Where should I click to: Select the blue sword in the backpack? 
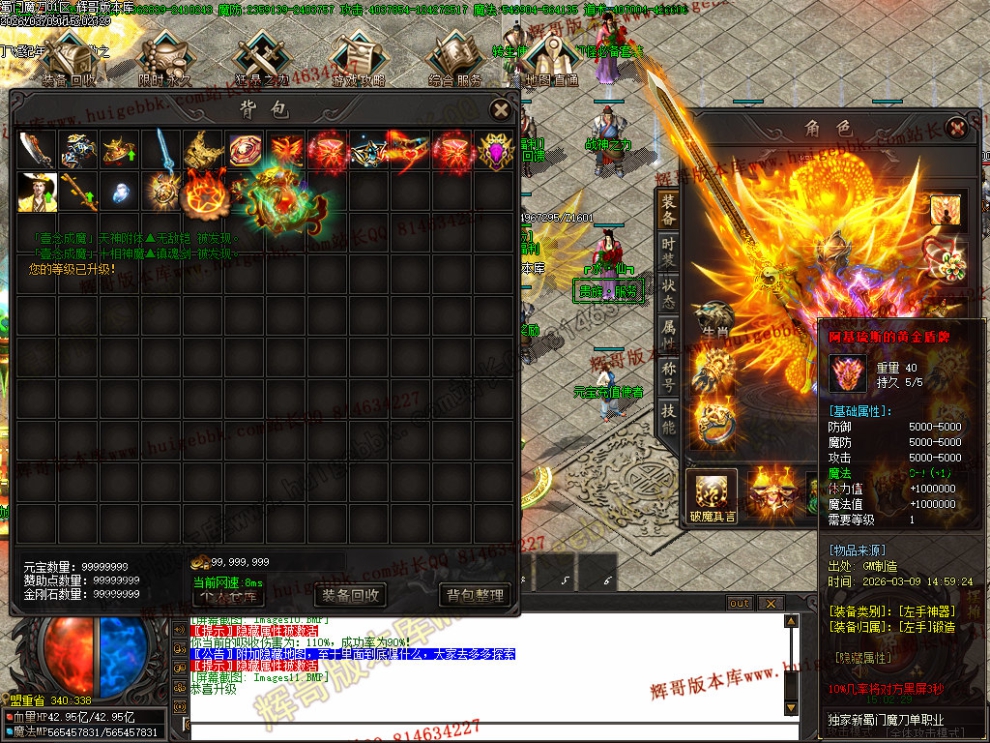coord(162,150)
